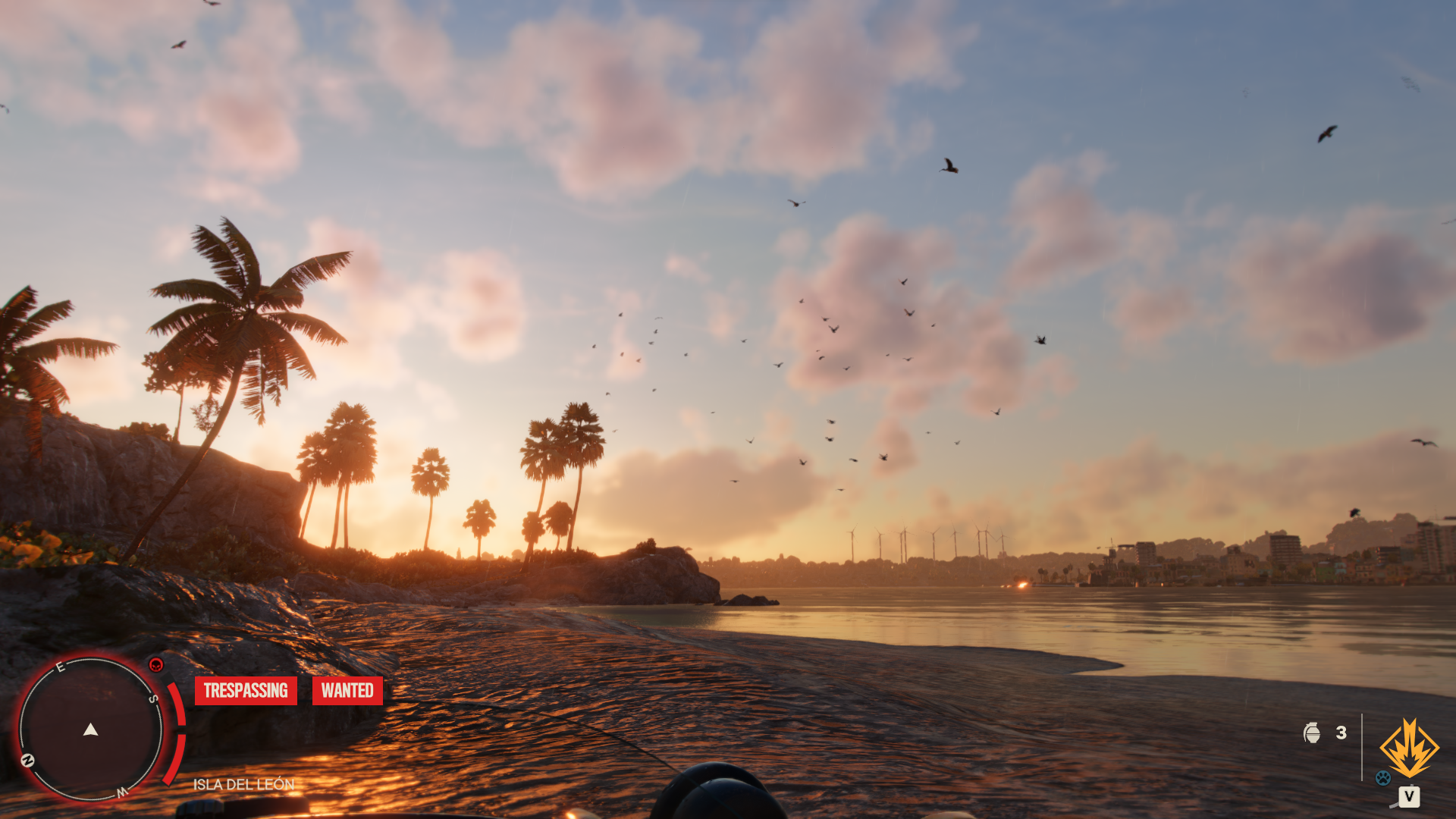Choose the grenade throwable icon
Screen dimensions: 1456x819
coord(1311,733)
